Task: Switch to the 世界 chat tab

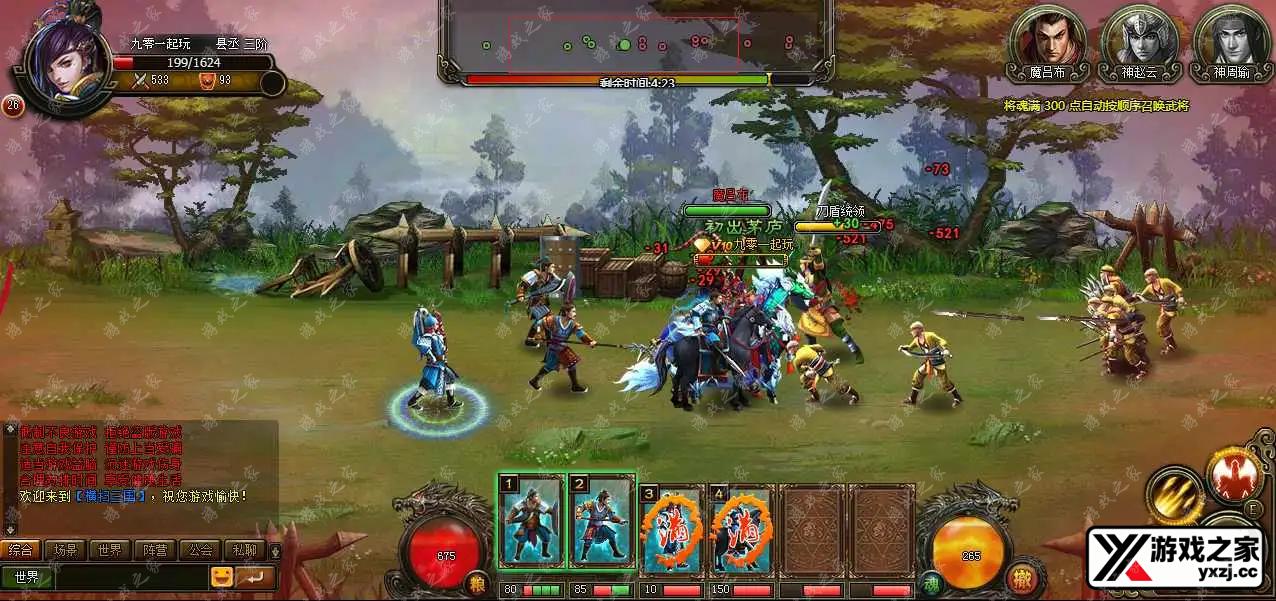Action: tap(110, 550)
